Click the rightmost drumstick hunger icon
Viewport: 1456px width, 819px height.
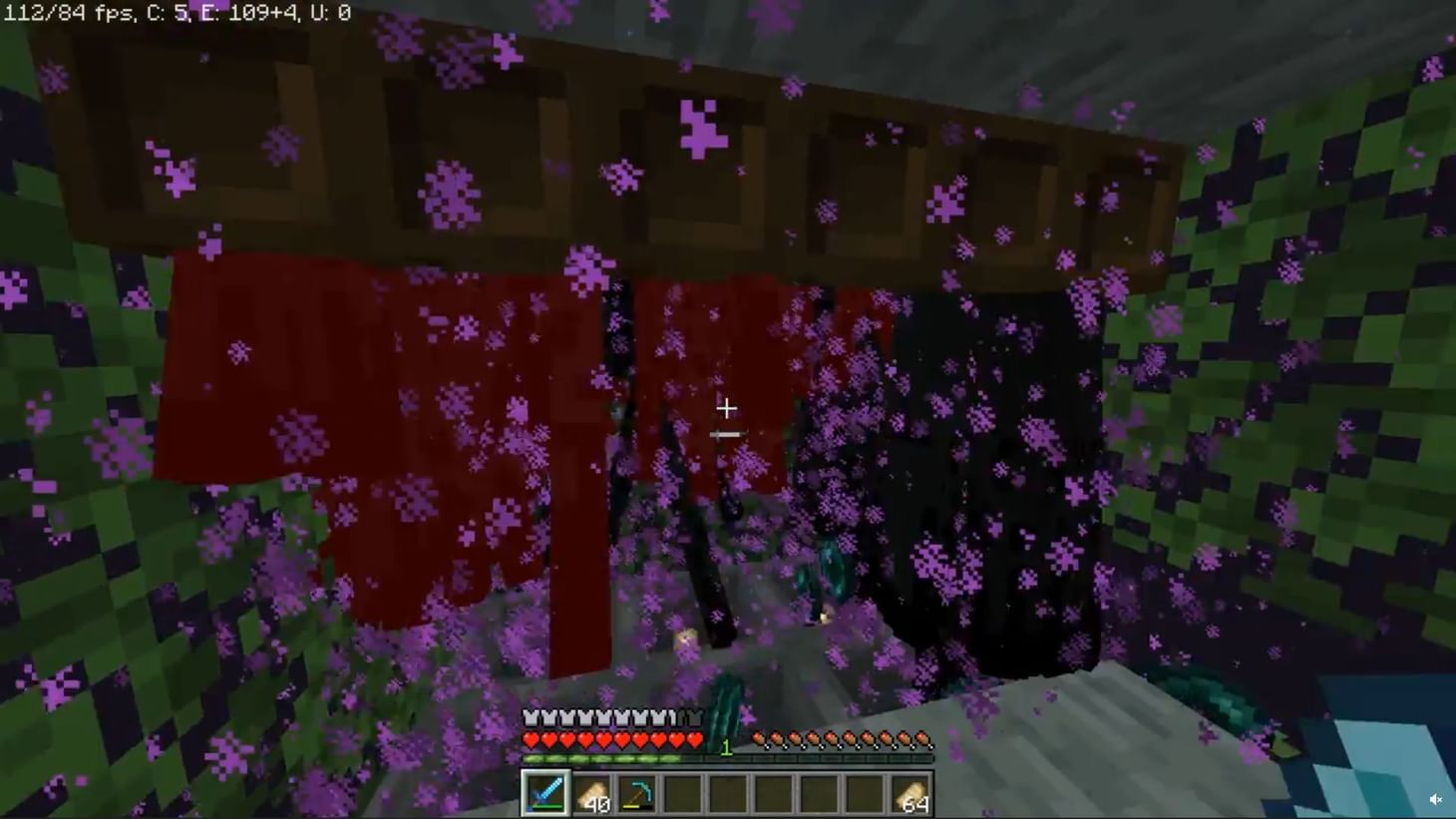coord(922,738)
